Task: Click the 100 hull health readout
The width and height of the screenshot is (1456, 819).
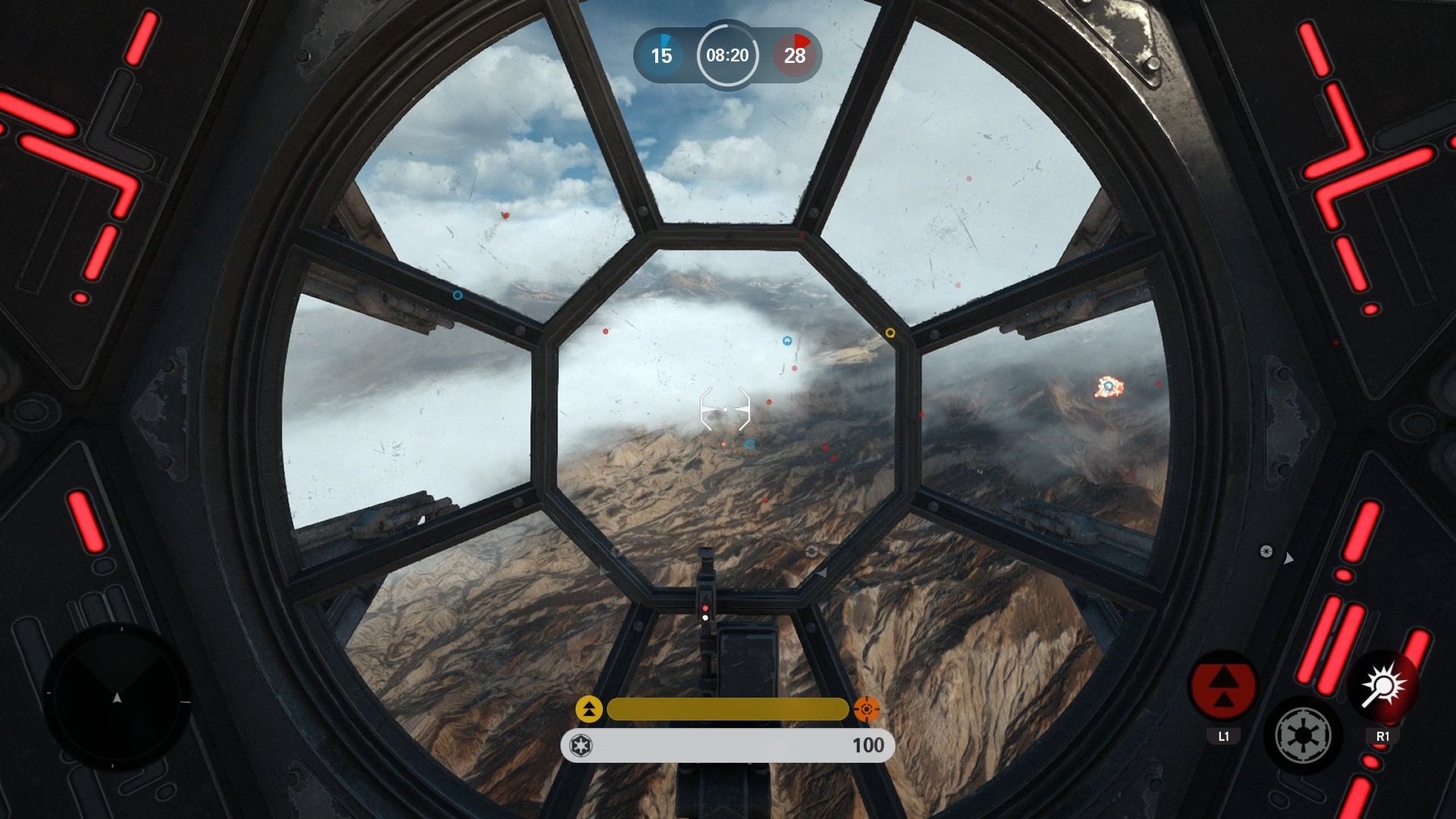Action: tap(869, 745)
